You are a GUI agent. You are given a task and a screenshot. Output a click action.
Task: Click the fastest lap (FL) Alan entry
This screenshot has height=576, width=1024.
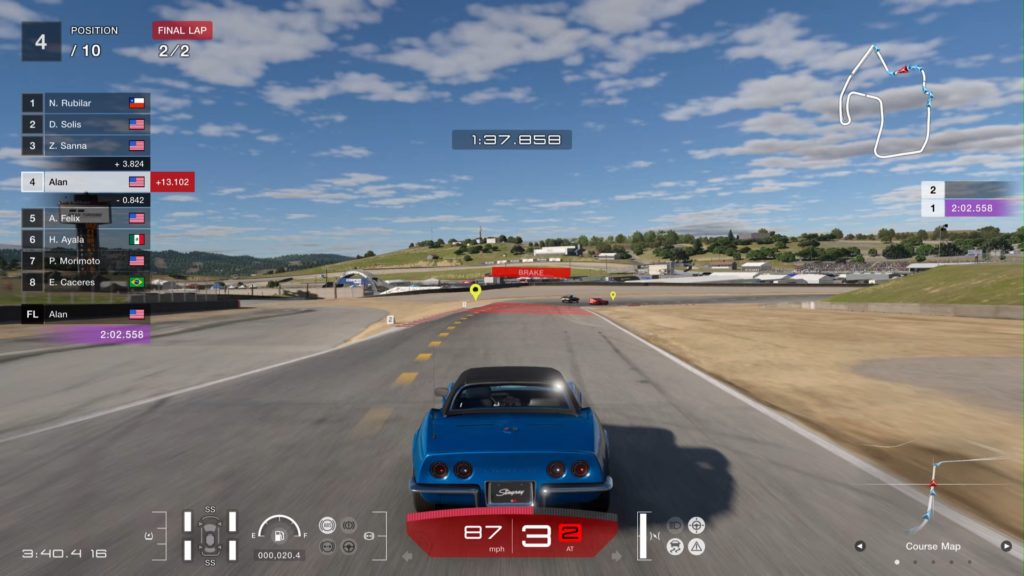coord(86,314)
